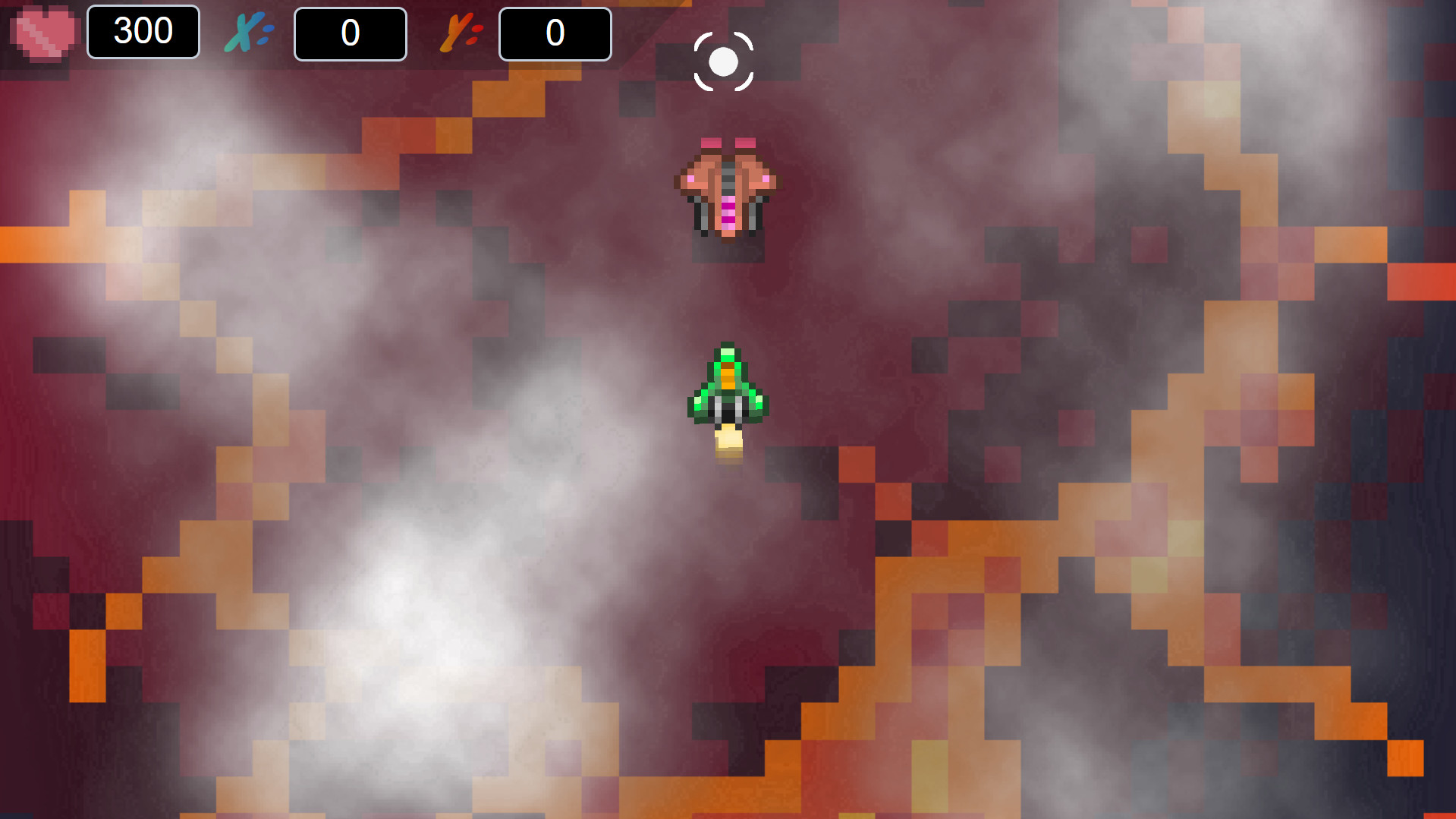Click the circular crosshair aiming reticle
Screen dimensions: 1456x819
click(x=723, y=62)
